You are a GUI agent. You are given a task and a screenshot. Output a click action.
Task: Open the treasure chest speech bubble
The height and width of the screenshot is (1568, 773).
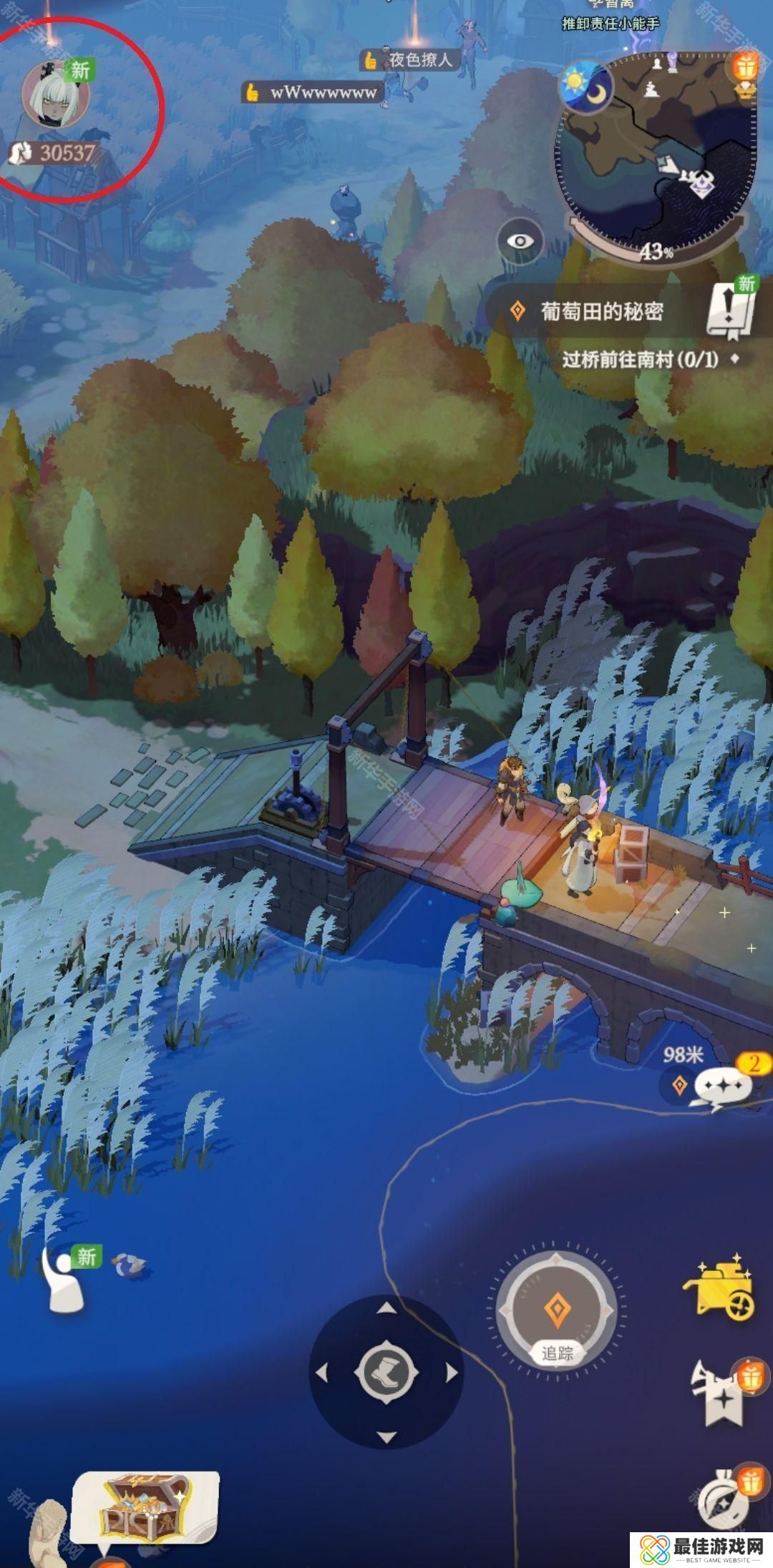[145, 1504]
